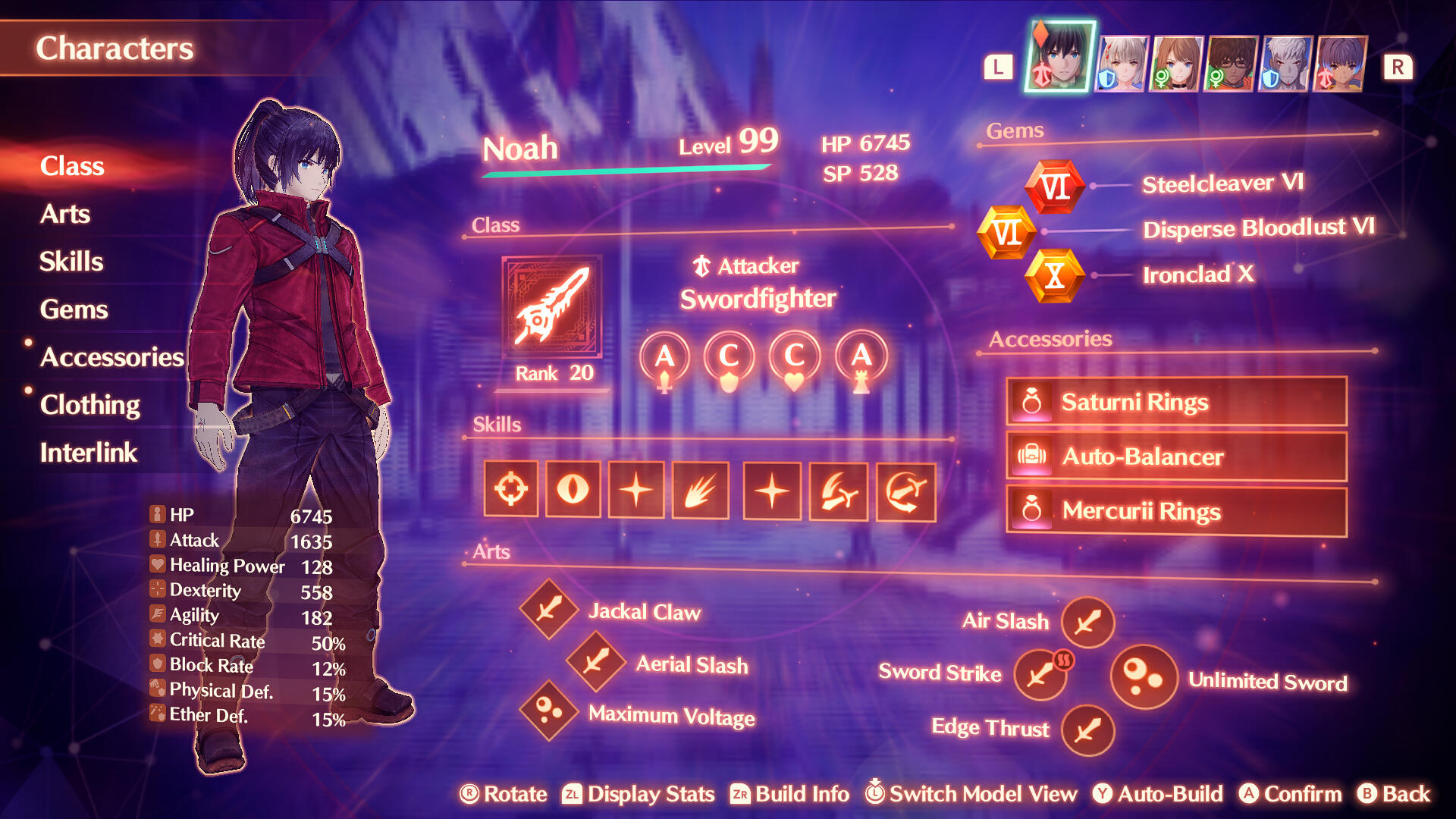The image size is (1456, 819).
Task: Select Noah's portrait in the party row
Action: point(1059,58)
